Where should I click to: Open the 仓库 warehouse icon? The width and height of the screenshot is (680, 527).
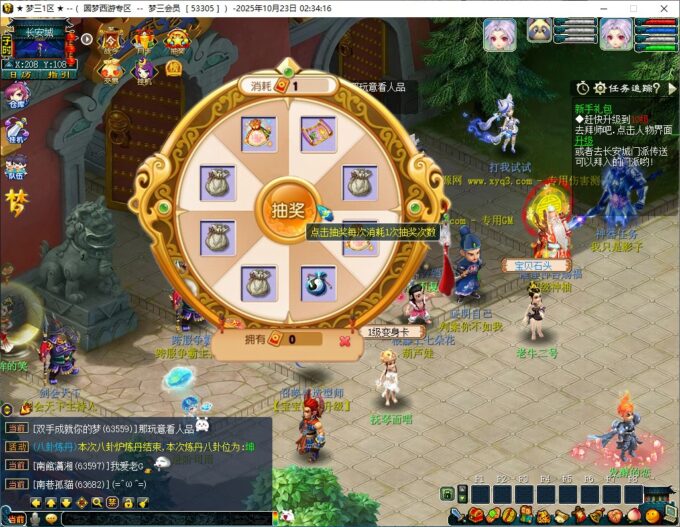[17, 97]
